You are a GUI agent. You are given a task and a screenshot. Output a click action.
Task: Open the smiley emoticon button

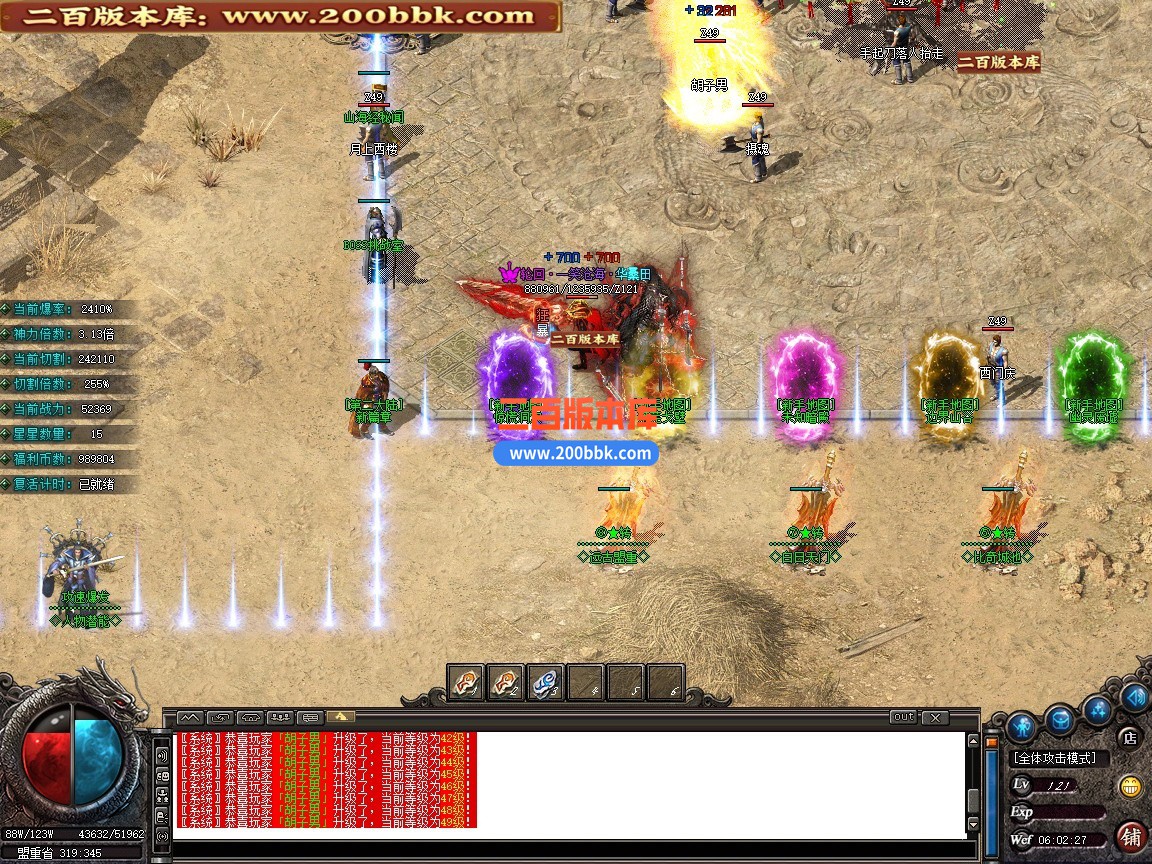1131,786
